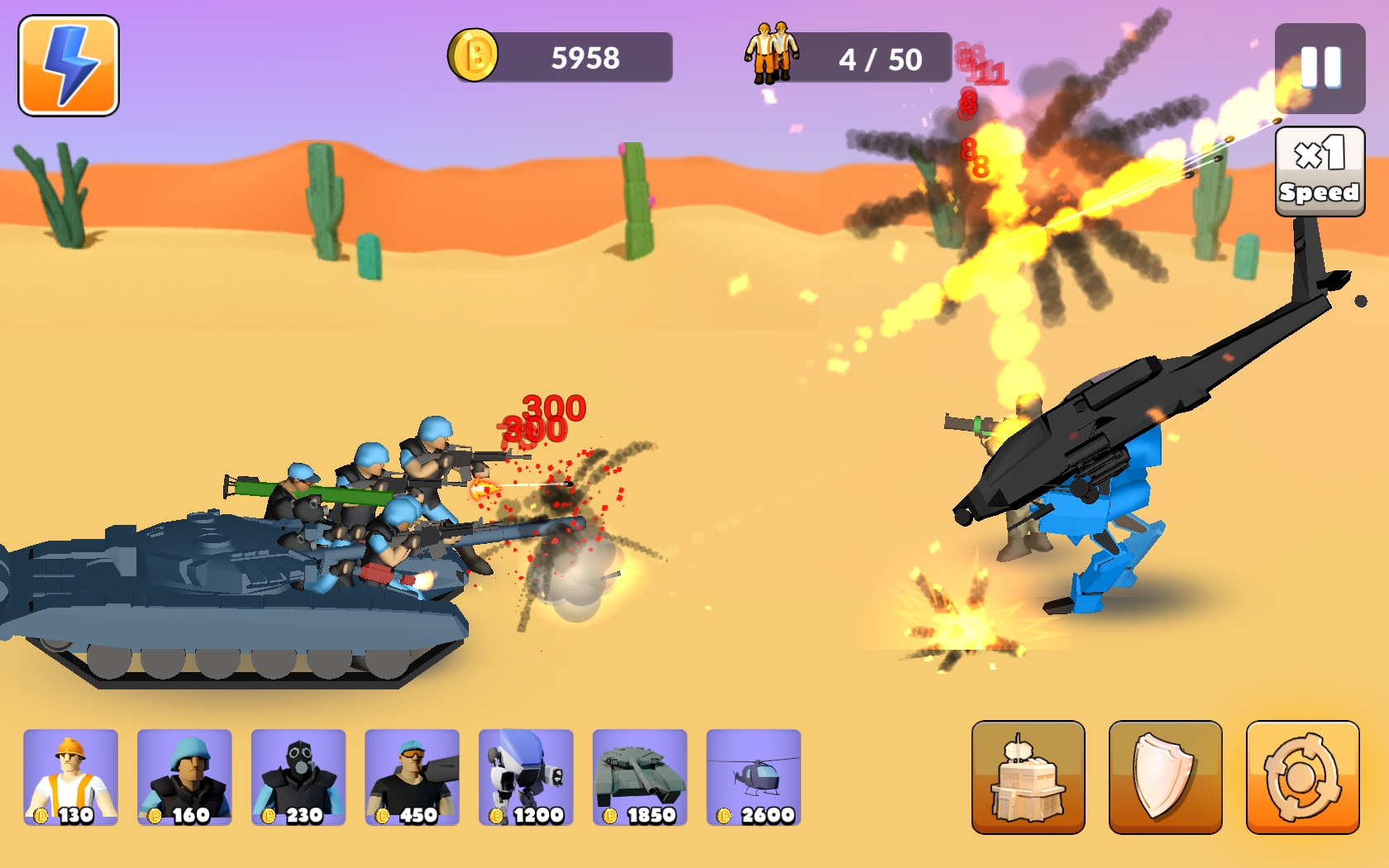Deploy the gas mask trooper for 230

[298, 777]
